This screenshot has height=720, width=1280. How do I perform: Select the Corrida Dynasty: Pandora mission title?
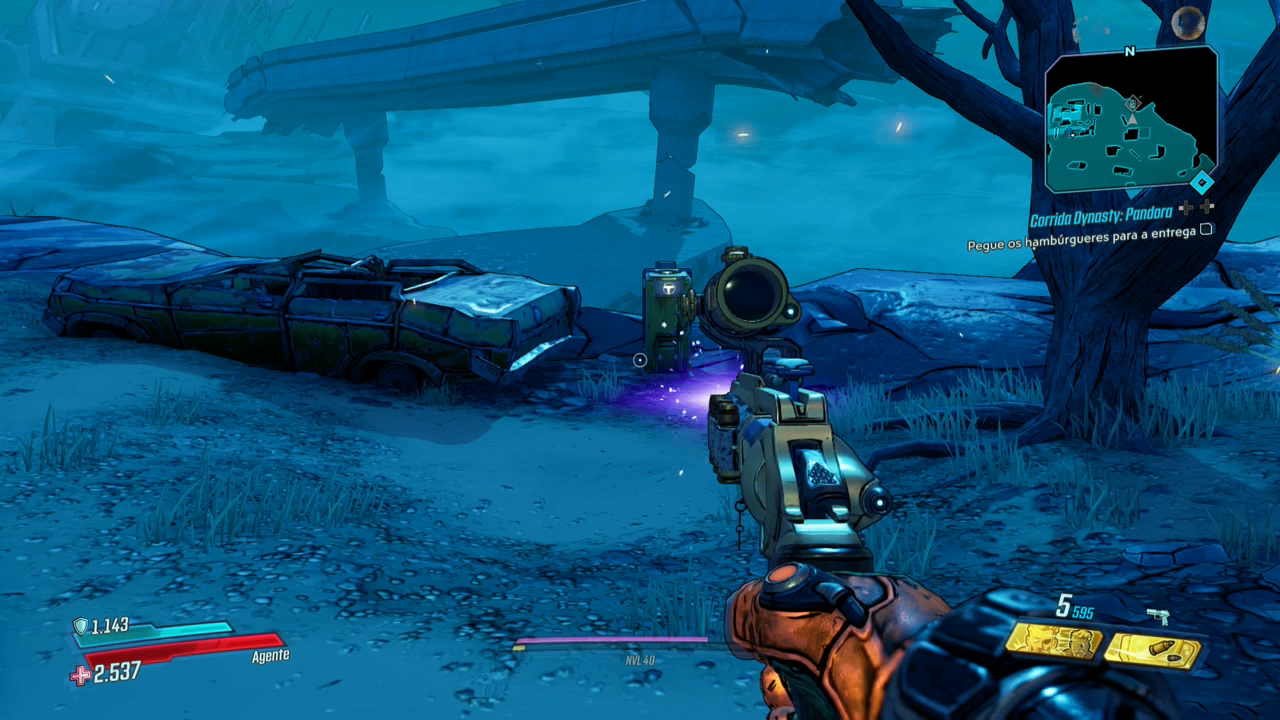(1102, 220)
